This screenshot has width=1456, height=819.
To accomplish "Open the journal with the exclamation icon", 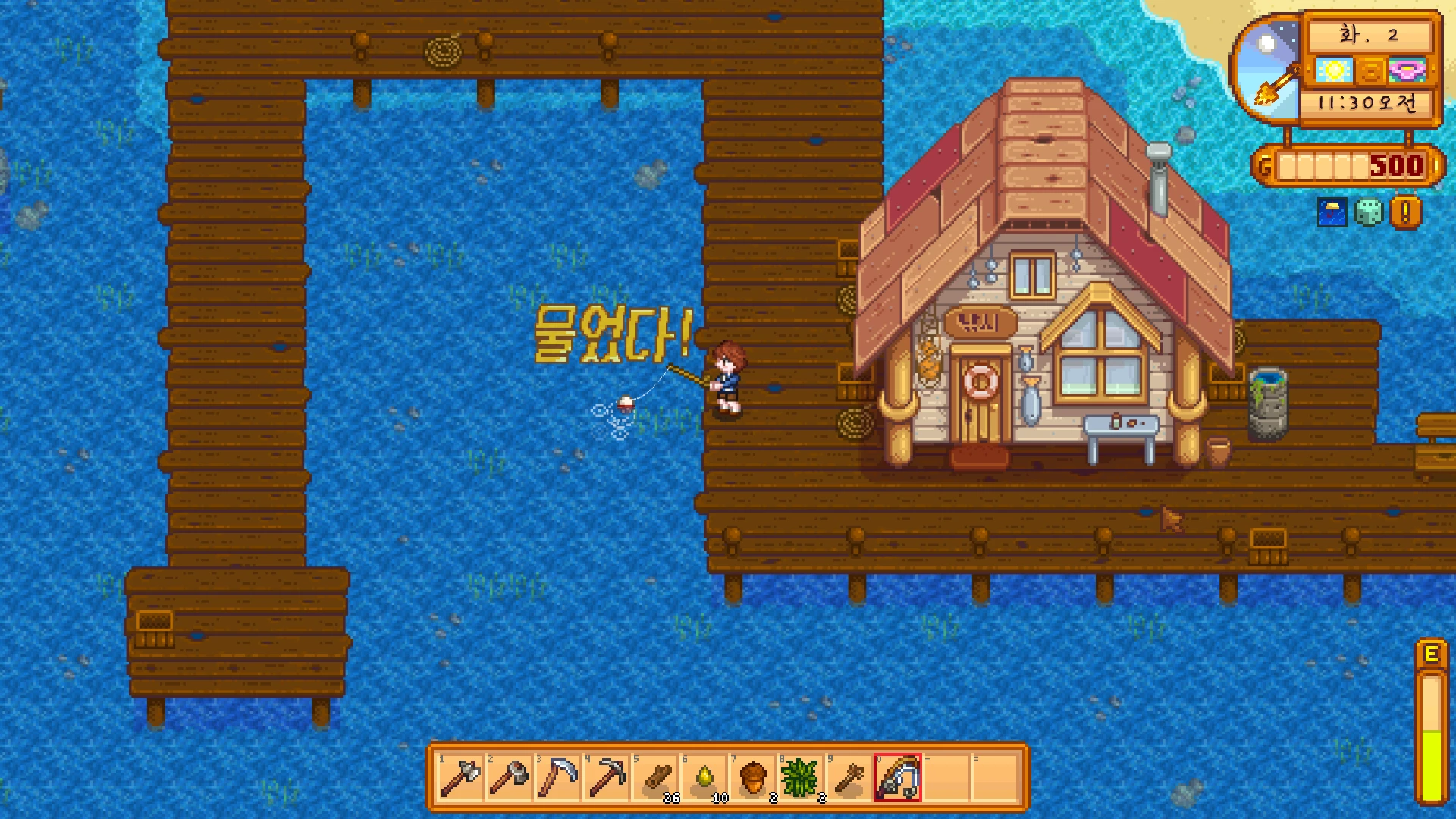I will click(x=1405, y=213).
